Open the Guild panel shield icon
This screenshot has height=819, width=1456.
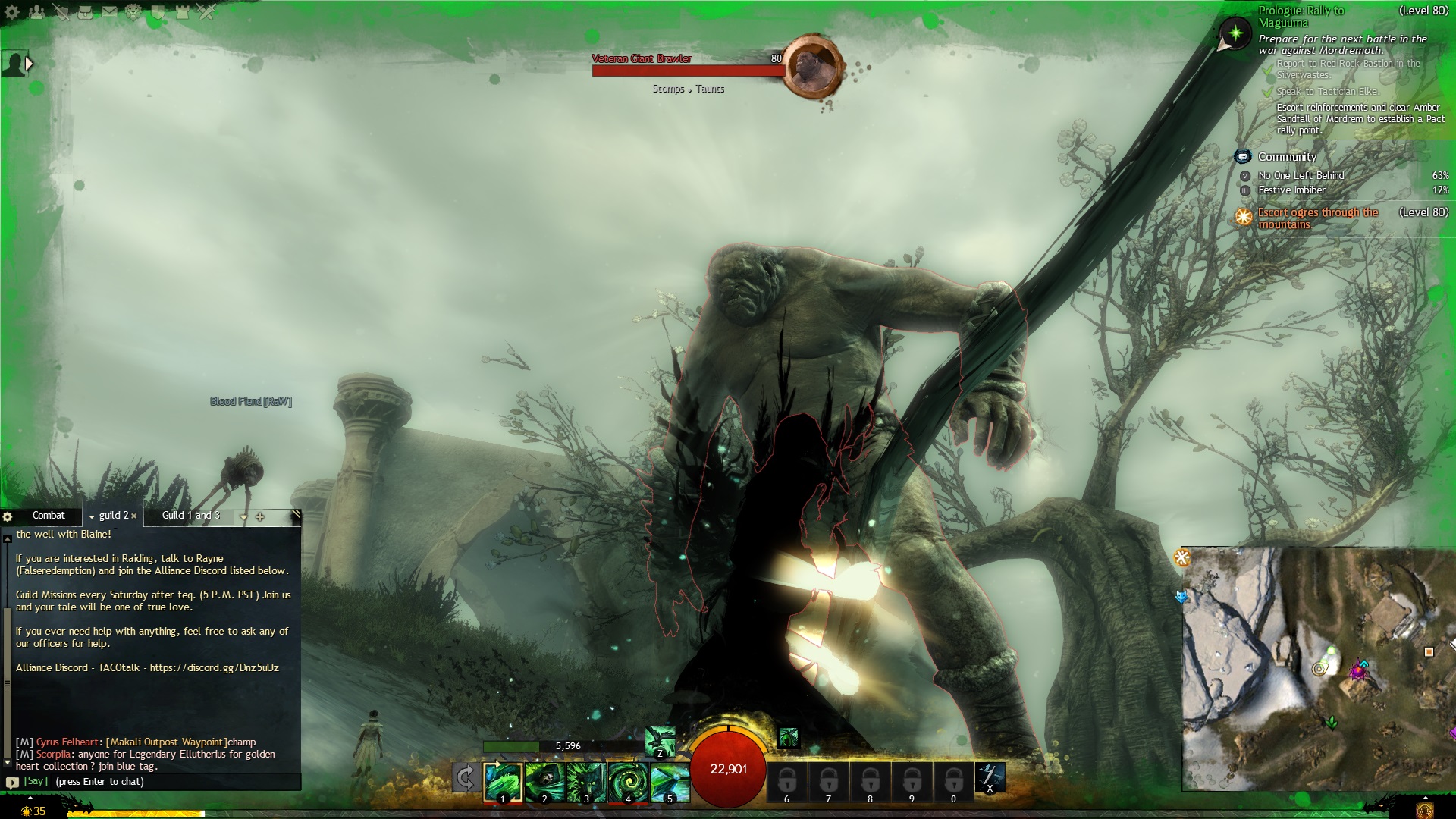click(158, 11)
